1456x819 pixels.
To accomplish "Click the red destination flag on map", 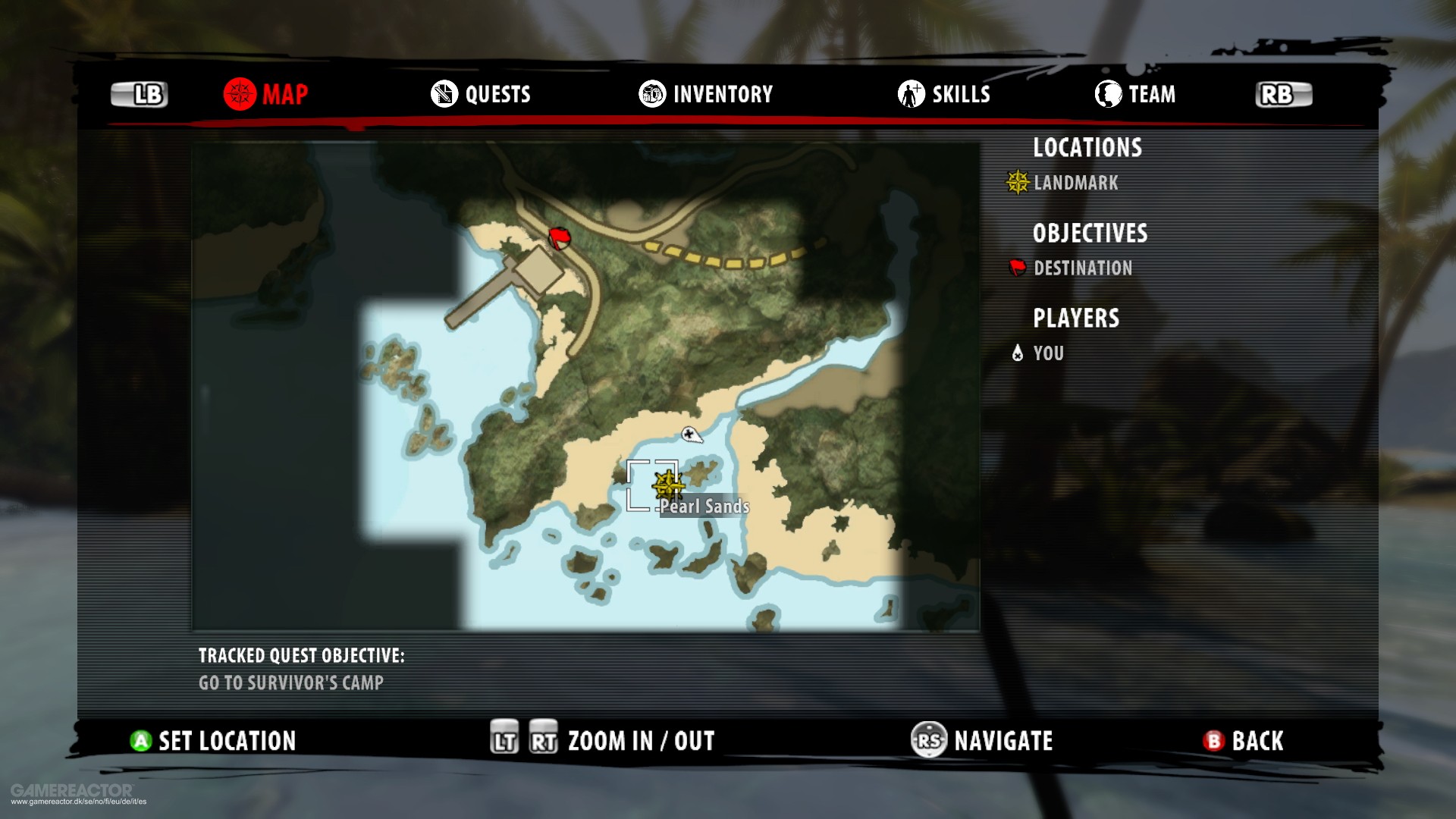I will tap(560, 238).
